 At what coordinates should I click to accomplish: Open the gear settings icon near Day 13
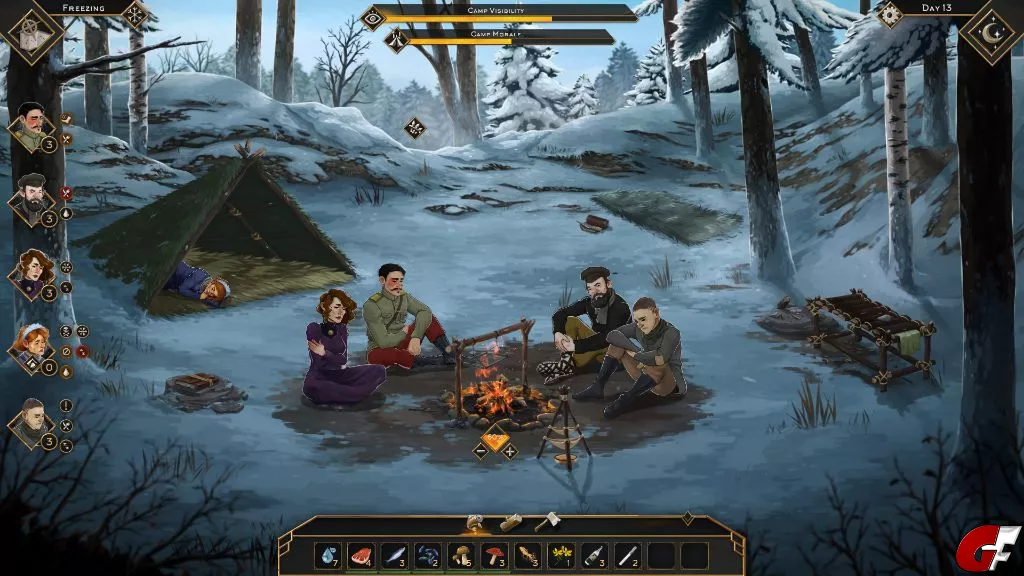tap(889, 14)
